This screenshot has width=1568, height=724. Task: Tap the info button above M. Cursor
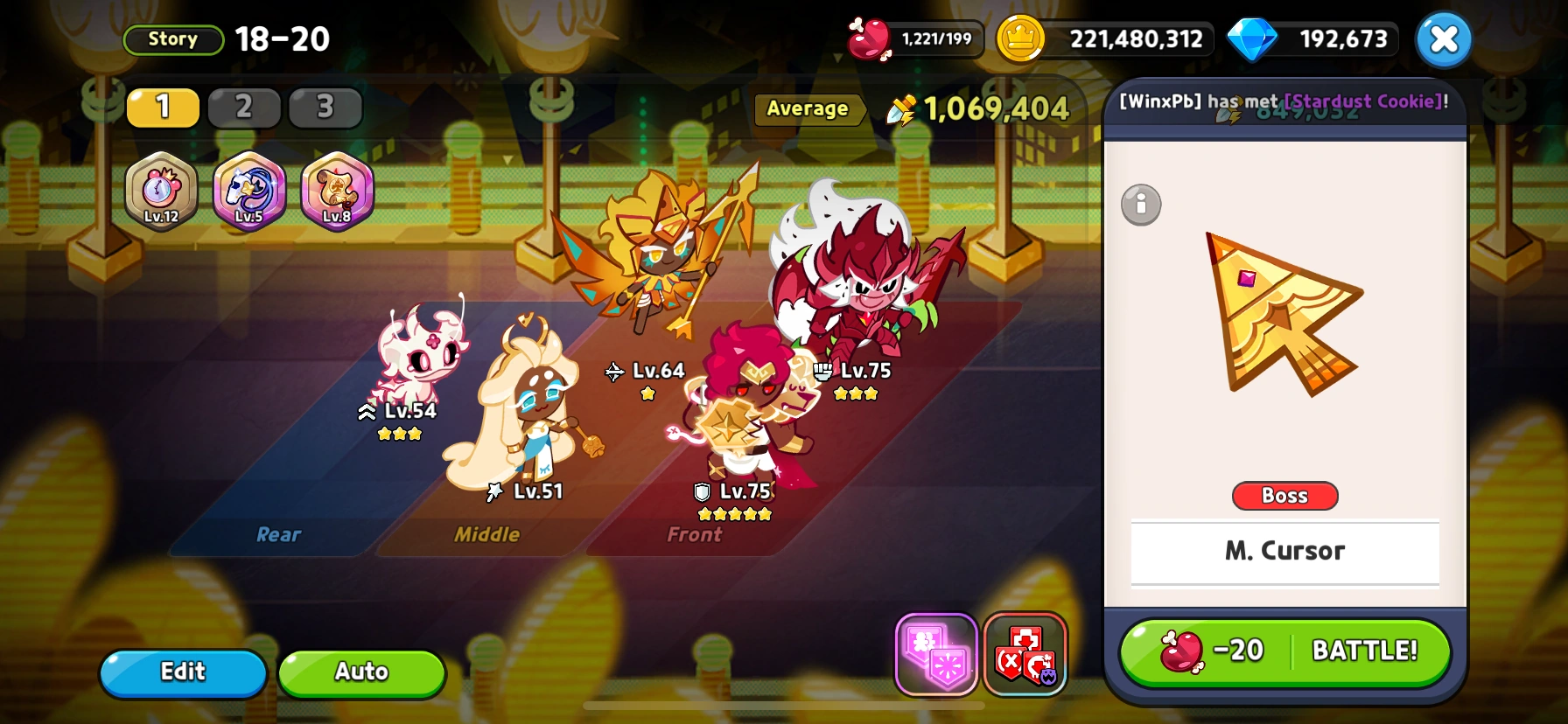1140,205
